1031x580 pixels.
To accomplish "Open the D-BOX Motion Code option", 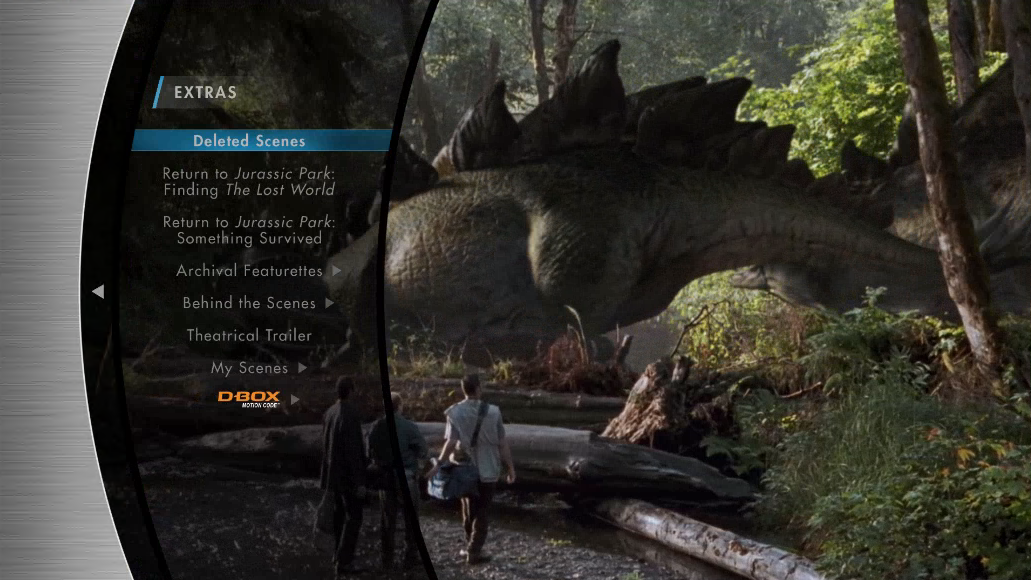I will (249, 399).
